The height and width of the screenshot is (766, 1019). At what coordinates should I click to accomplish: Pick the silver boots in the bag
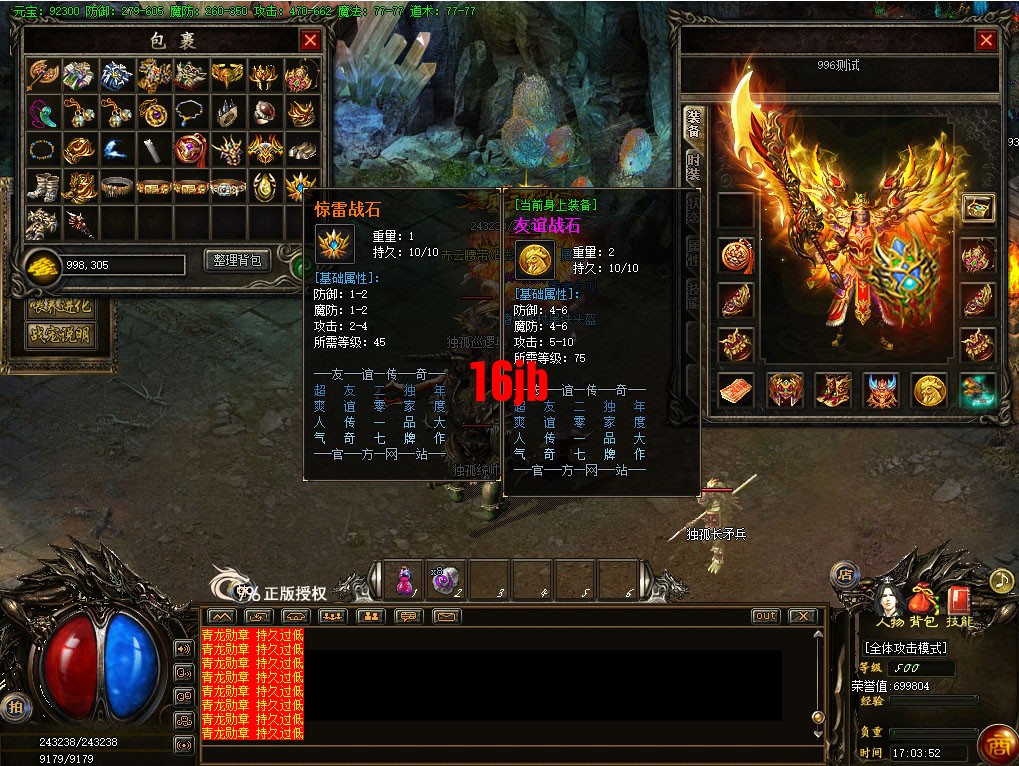tap(43, 186)
